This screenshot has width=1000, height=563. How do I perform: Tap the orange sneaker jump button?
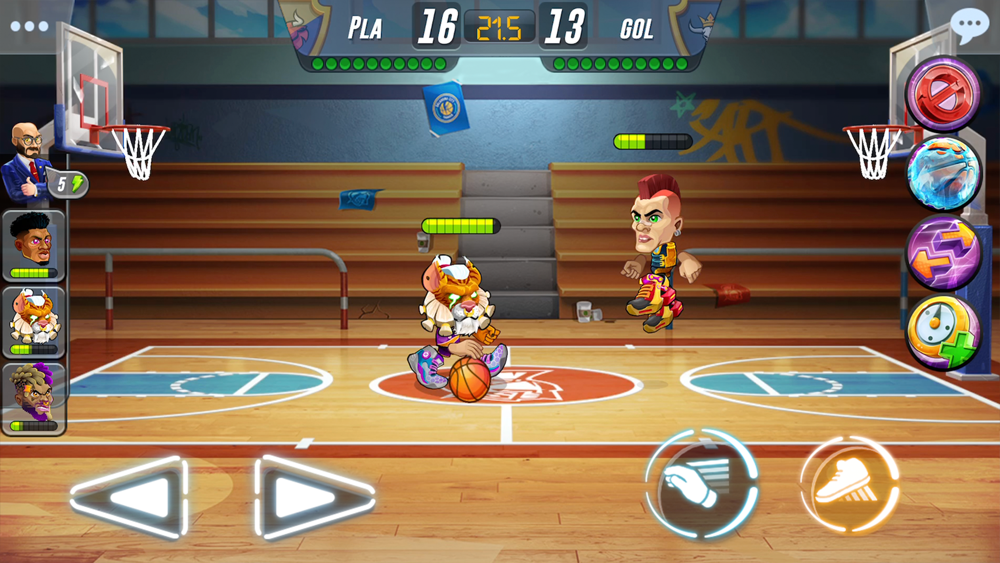(849, 484)
